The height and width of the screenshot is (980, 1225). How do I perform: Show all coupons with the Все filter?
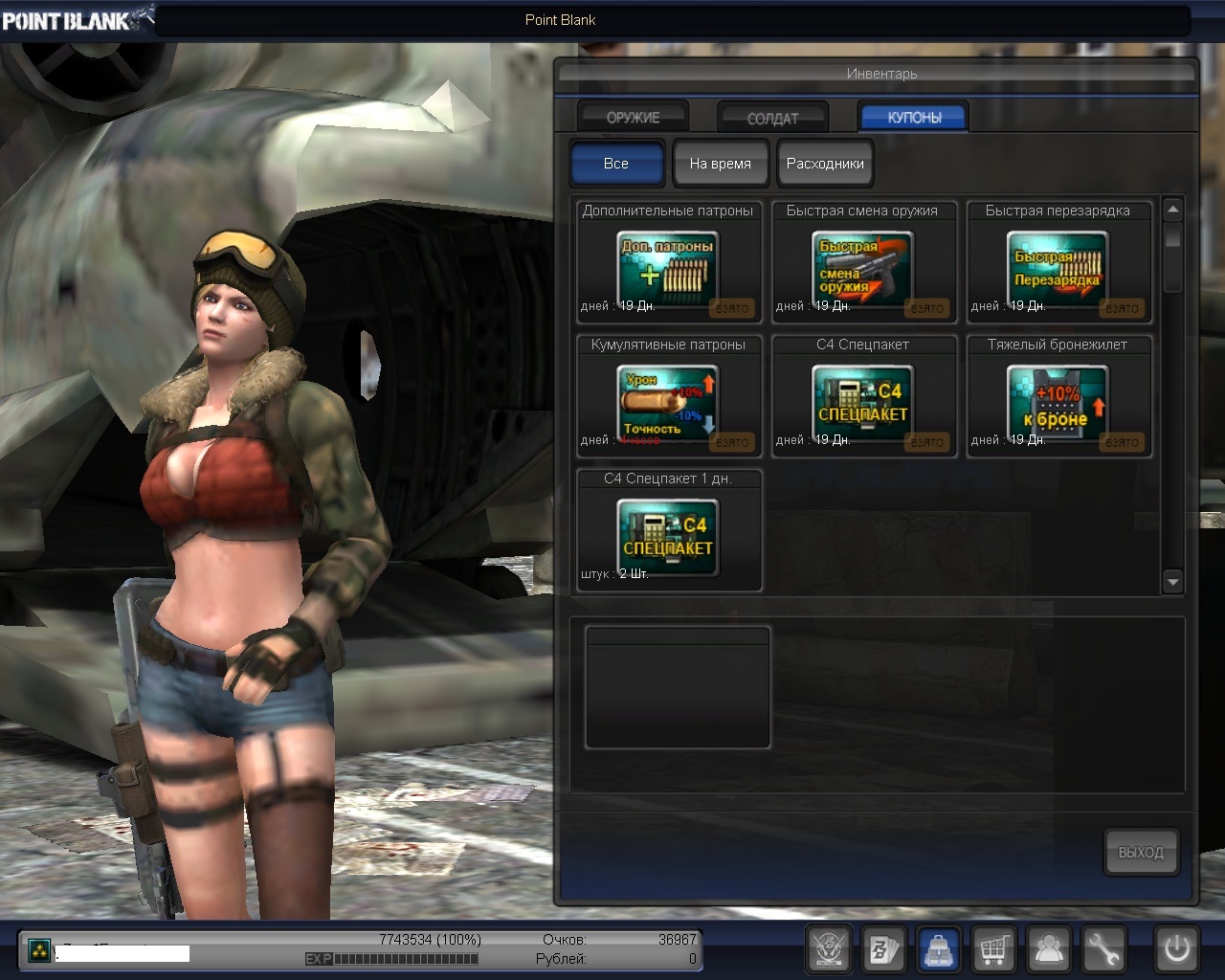[x=616, y=164]
